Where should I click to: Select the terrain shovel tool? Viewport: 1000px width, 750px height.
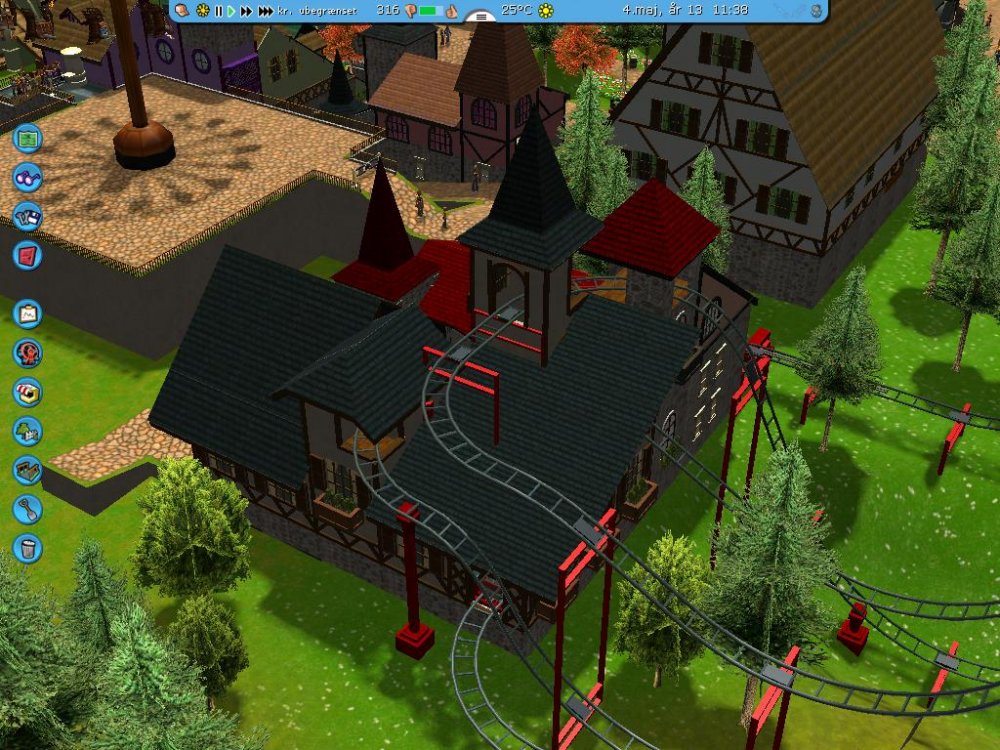coord(28,509)
